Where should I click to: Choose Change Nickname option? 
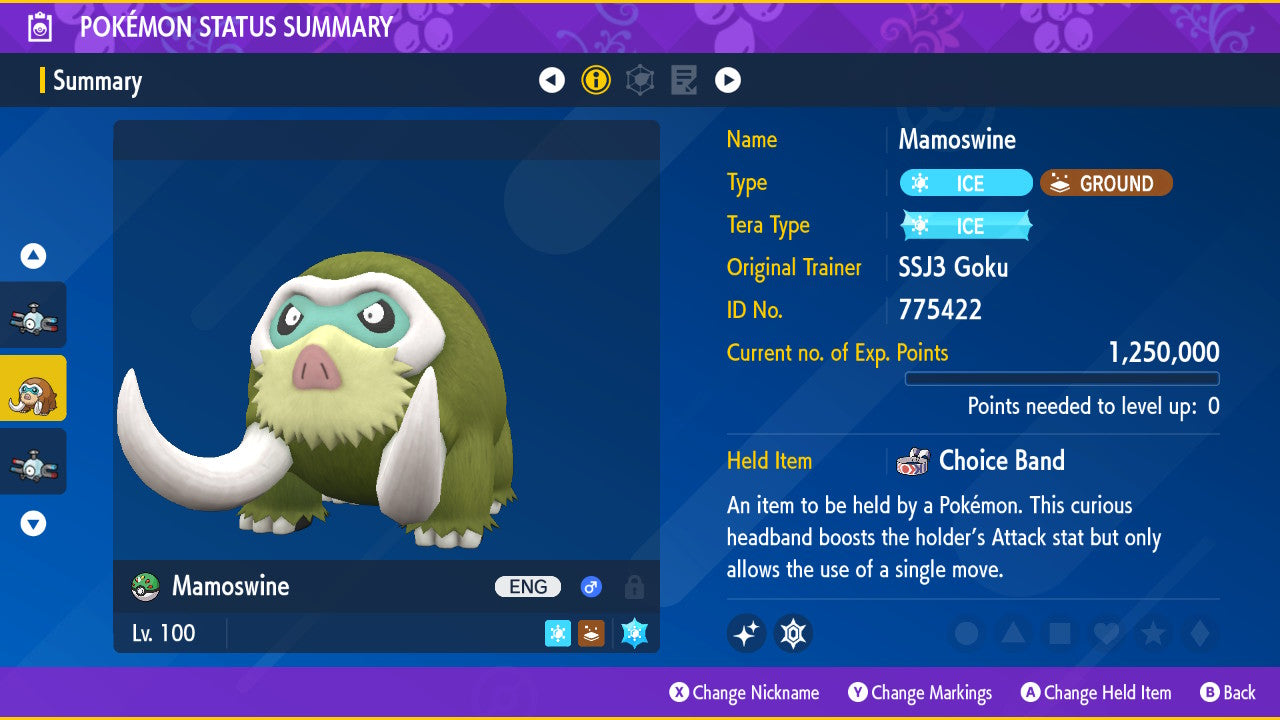click(744, 692)
